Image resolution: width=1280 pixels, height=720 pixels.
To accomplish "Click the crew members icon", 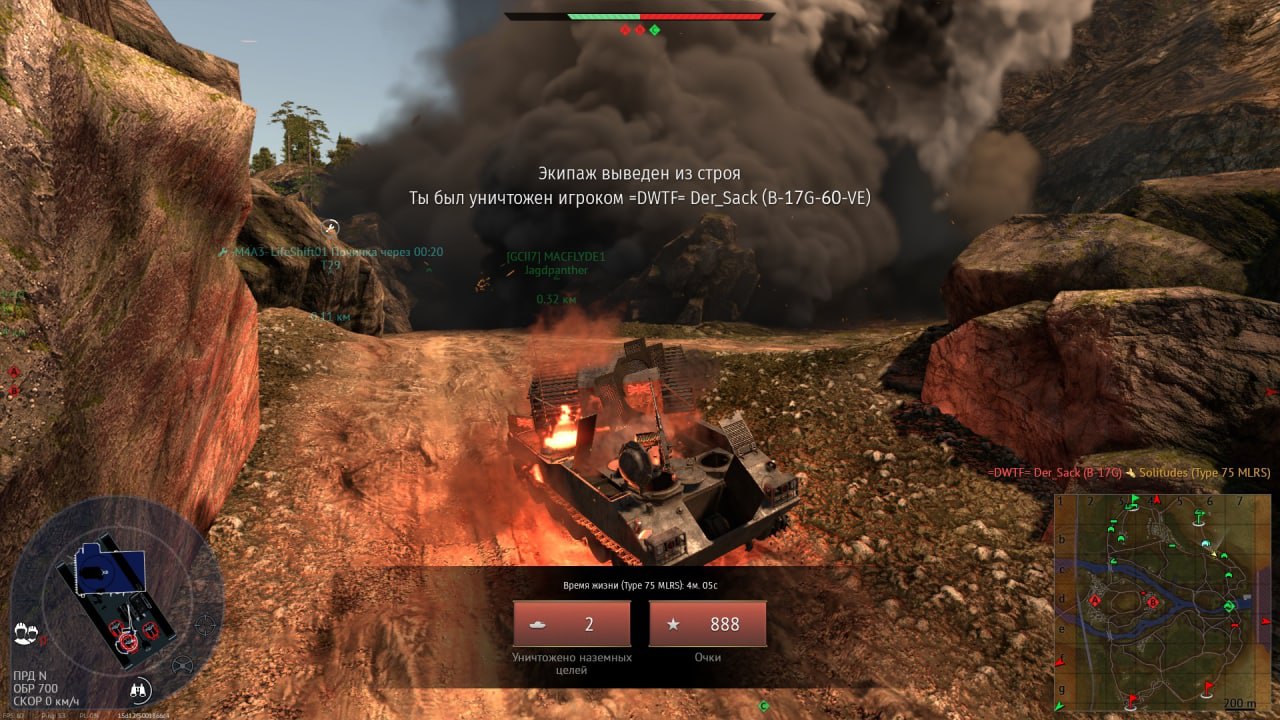I will [x=26, y=634].
